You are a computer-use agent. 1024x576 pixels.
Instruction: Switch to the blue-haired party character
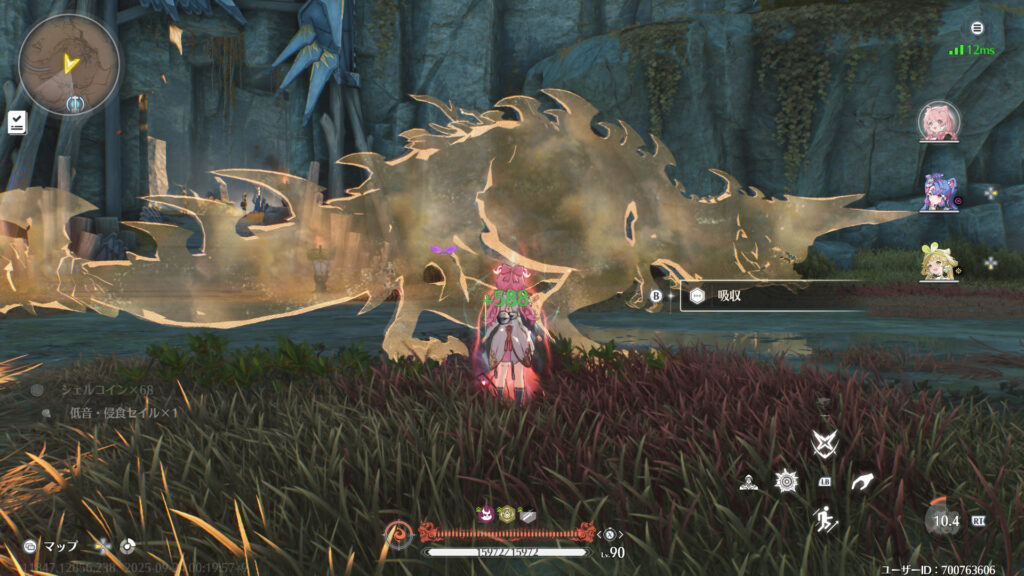click(x=939, y=191)
